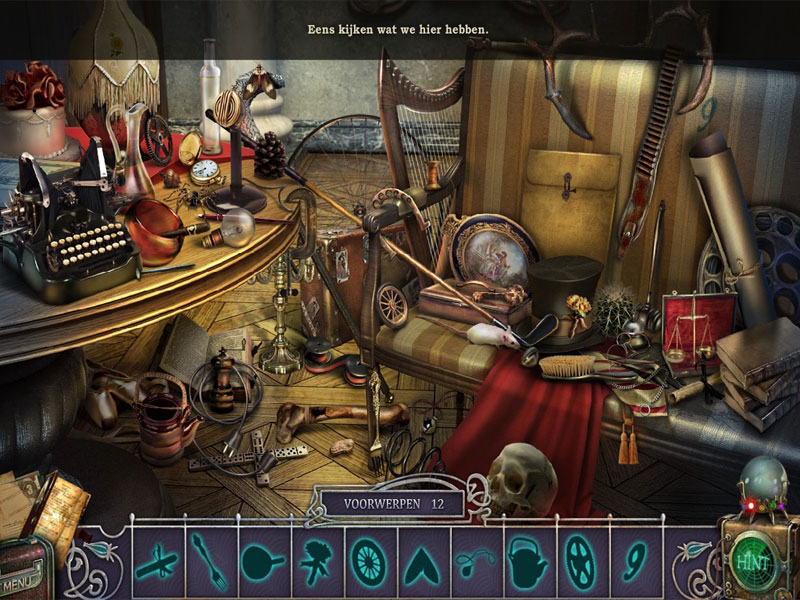Viewport: 800px width, 600px height.
Task: Choose the crossed sticks silhouette slot
Action: (x=158, y=561)
